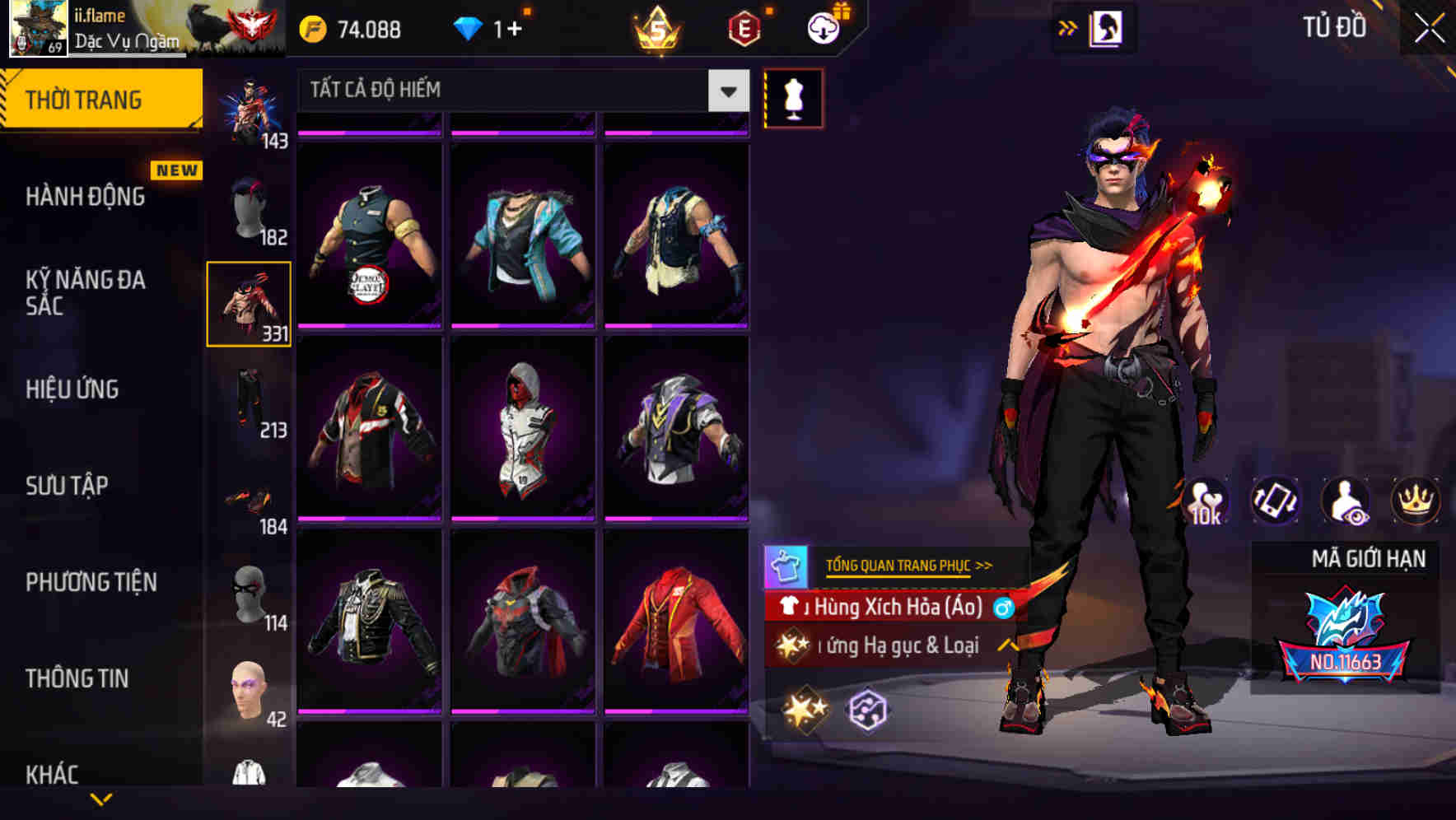Screen dimensions: 1456x820
Task: Select the highlighted 331-item category thumbnail
Action: [250, 303]
